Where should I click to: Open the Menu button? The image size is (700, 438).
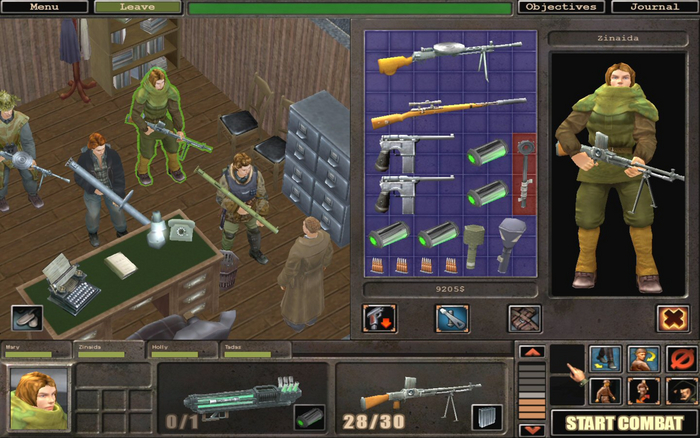click(x=44, y=7)
